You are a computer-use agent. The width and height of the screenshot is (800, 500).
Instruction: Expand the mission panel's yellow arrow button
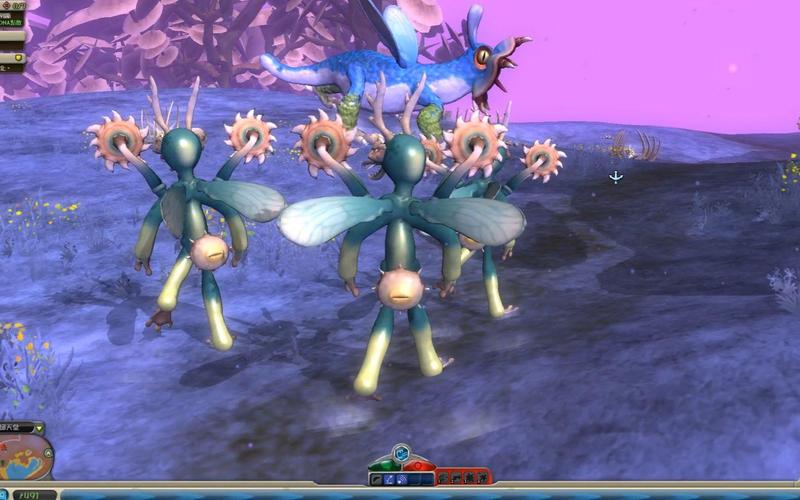20,58
